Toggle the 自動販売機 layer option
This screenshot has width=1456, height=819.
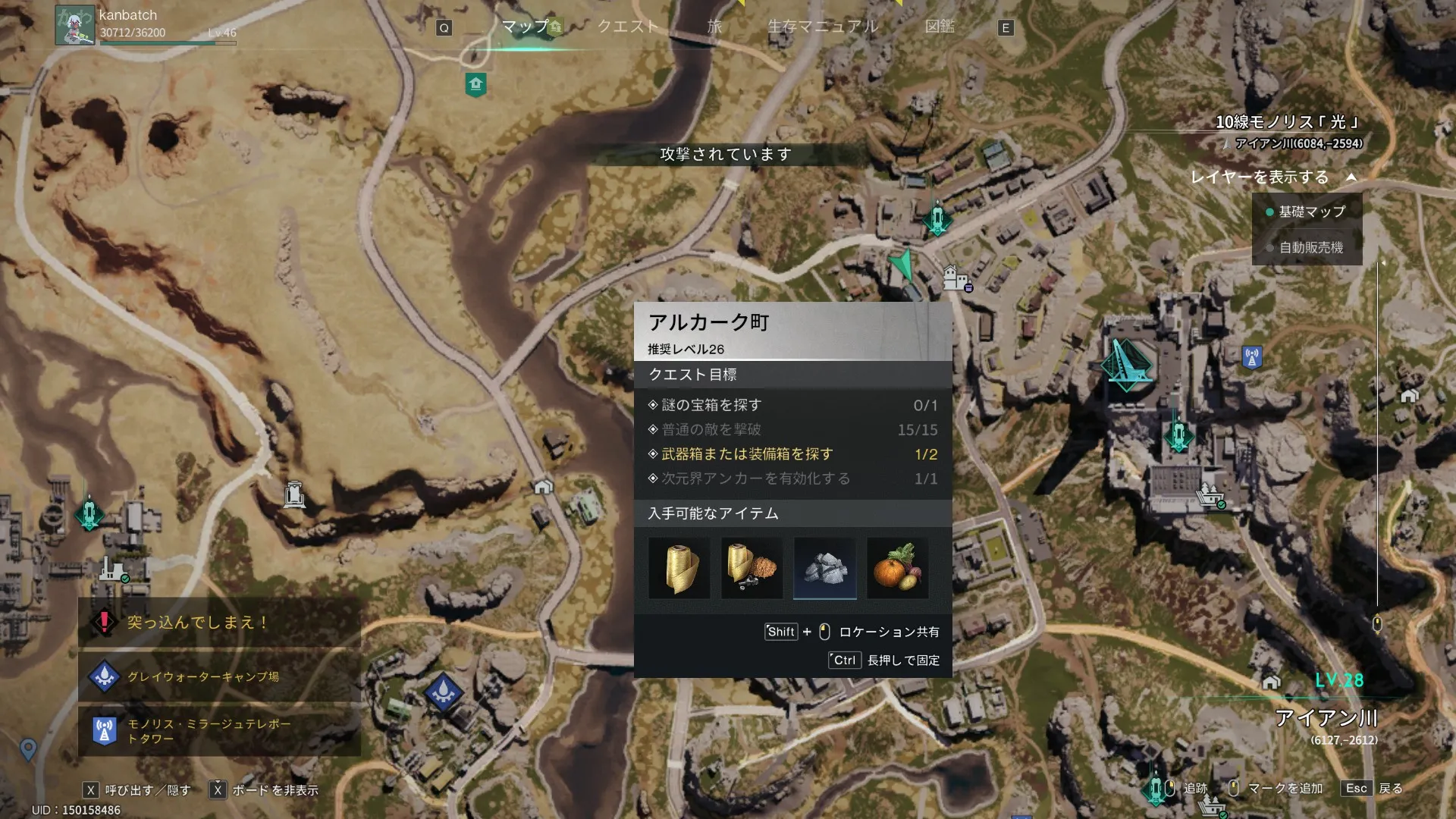(x=1310, y=247)
